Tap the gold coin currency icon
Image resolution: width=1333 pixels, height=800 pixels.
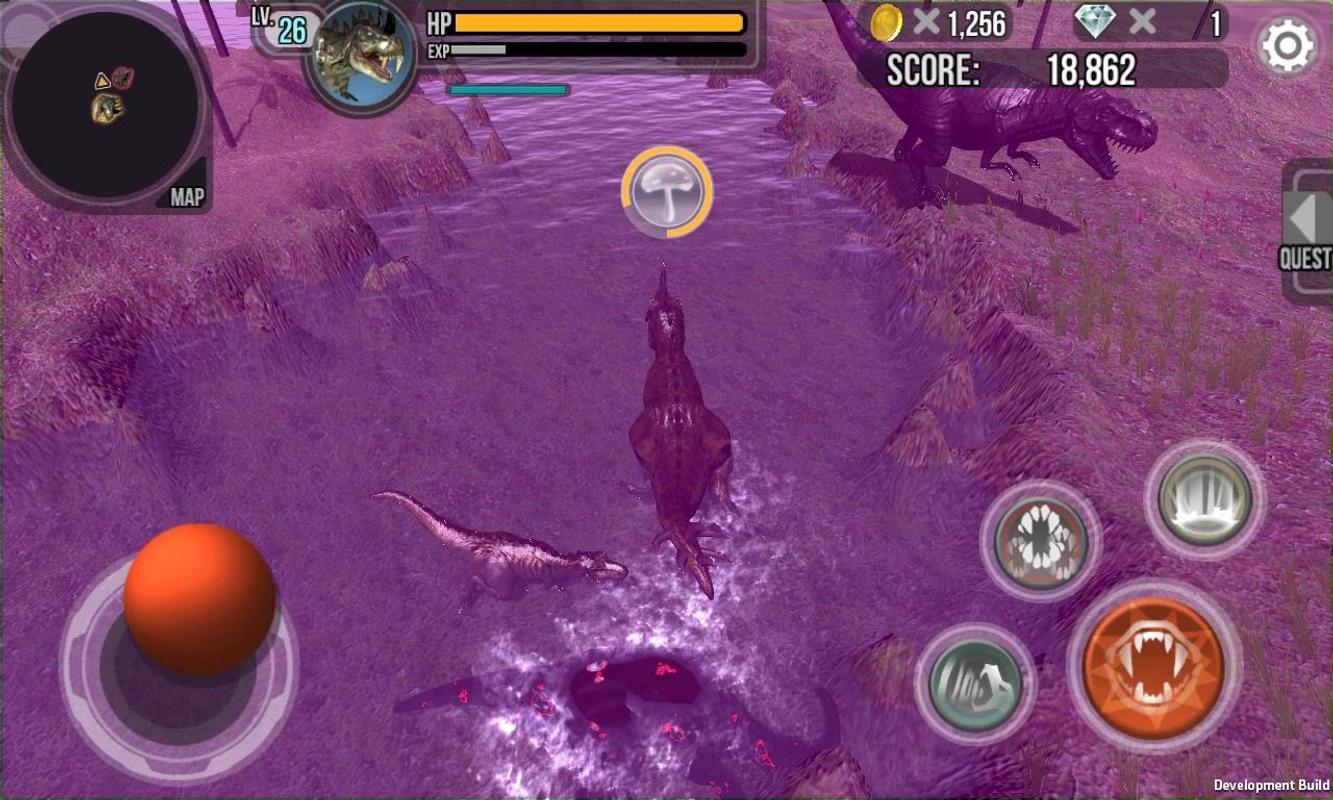pos(885,22)
